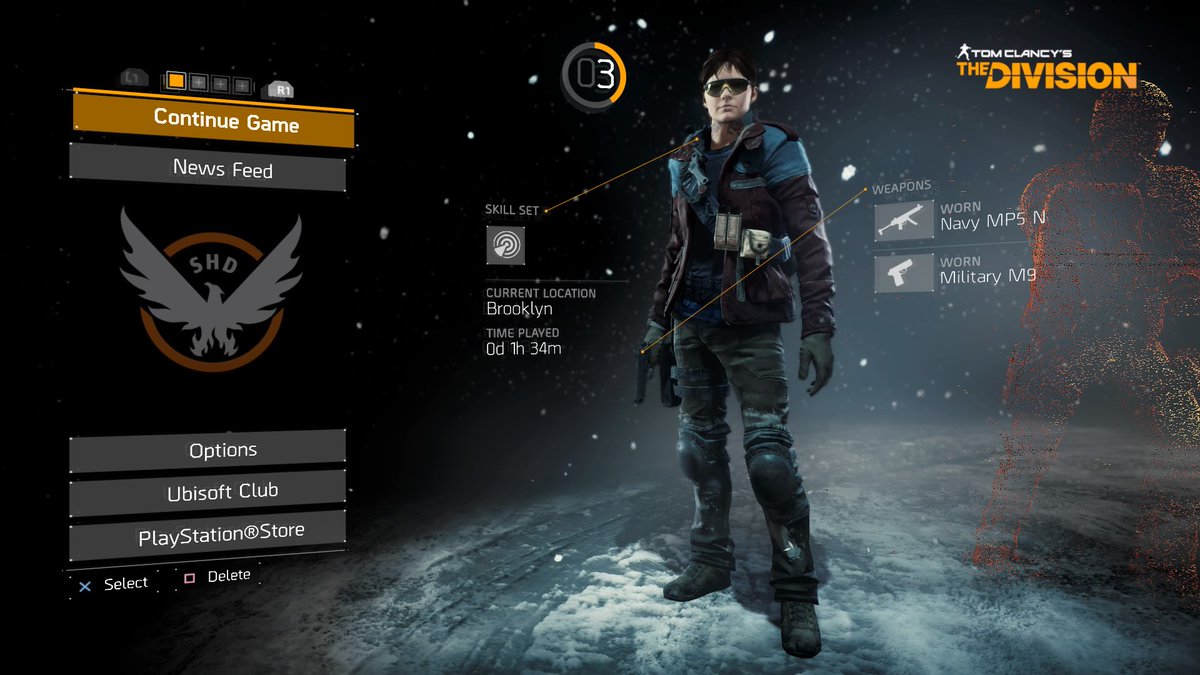1200x675 pixels.
Task: Select the highlighted orange character slot
Action: tap(176, 81)
